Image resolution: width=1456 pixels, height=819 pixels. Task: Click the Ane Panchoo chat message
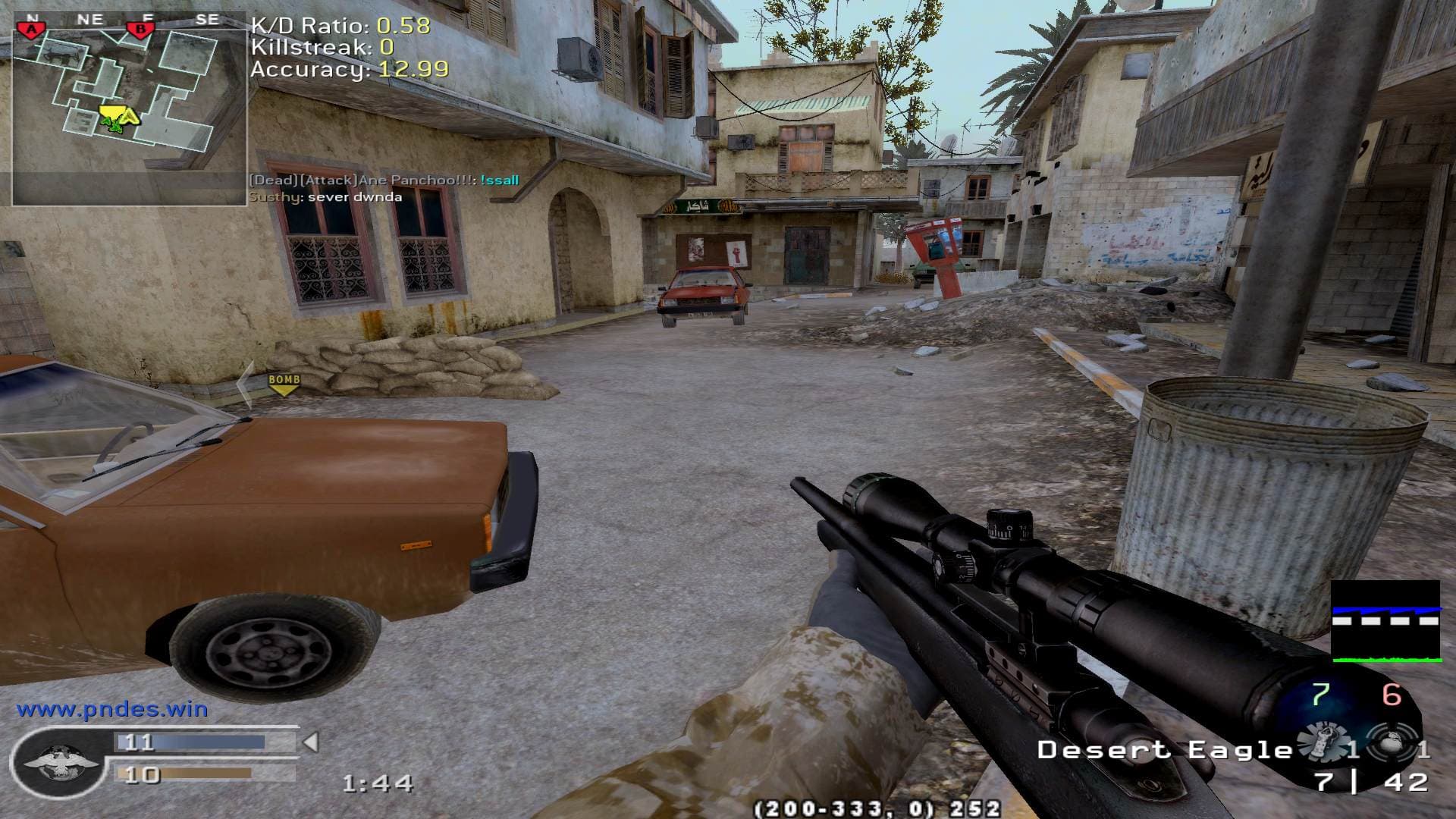pos(384,180)
